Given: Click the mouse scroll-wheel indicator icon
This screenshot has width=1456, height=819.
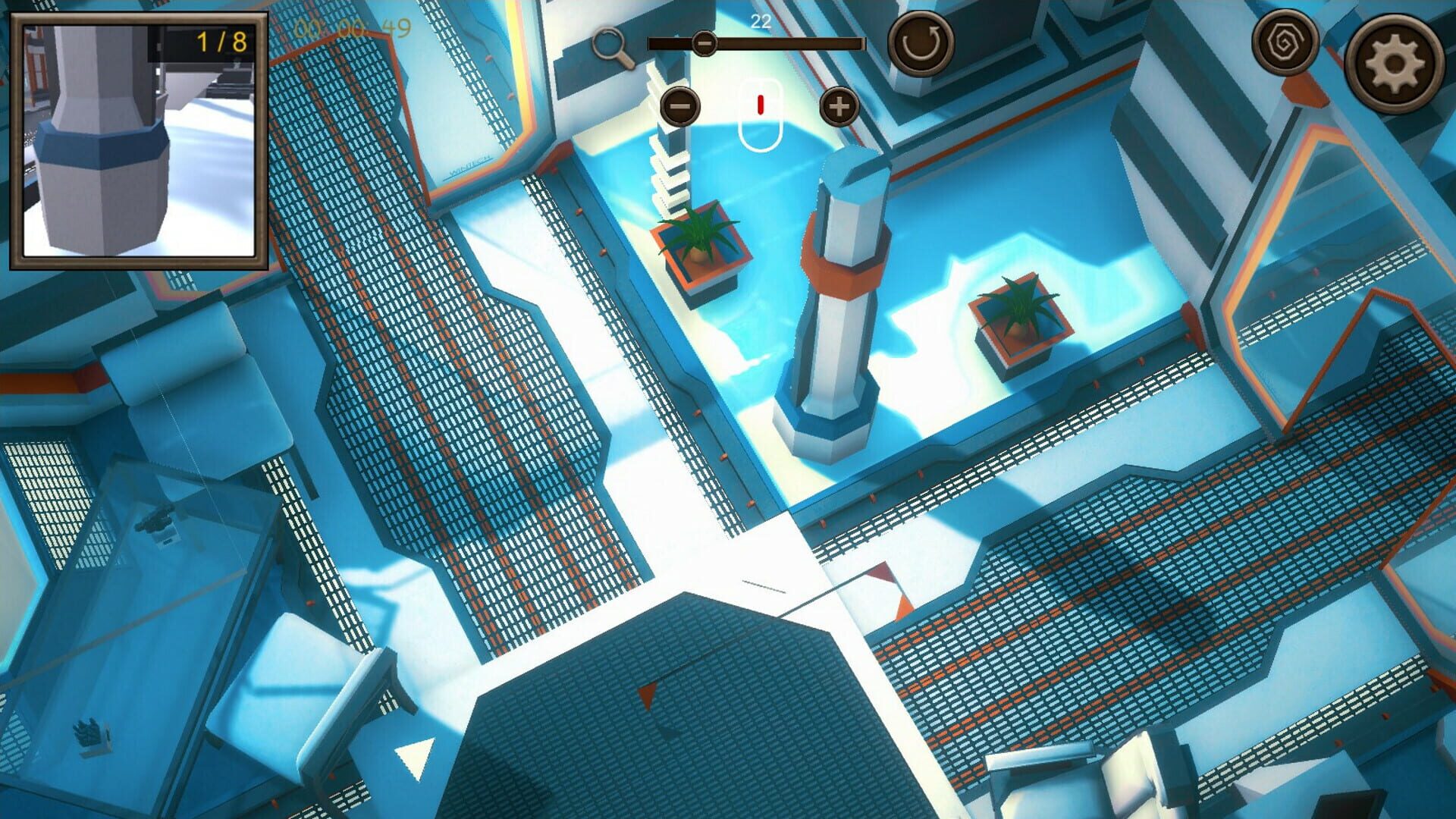Looking at the screenshot, I should coord(759,111).
